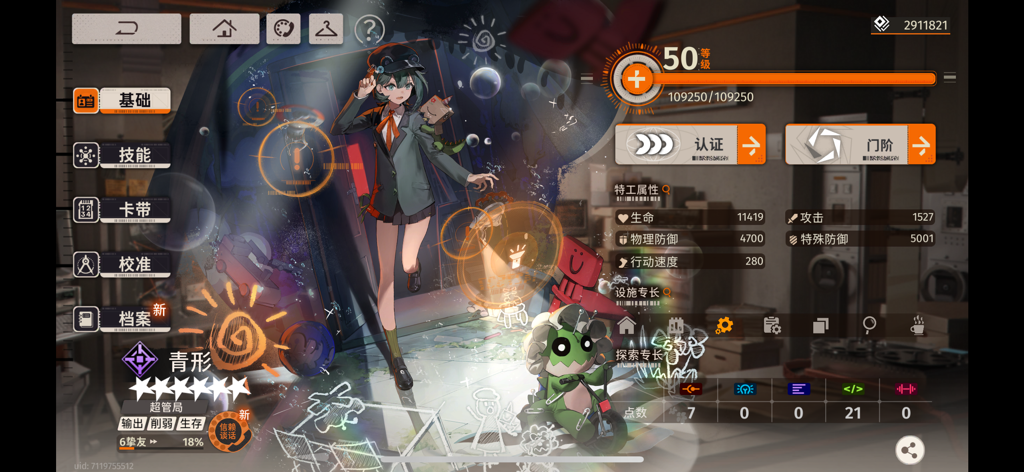
Task: Open the telephone dial icon button
Action: coord(283,29)
